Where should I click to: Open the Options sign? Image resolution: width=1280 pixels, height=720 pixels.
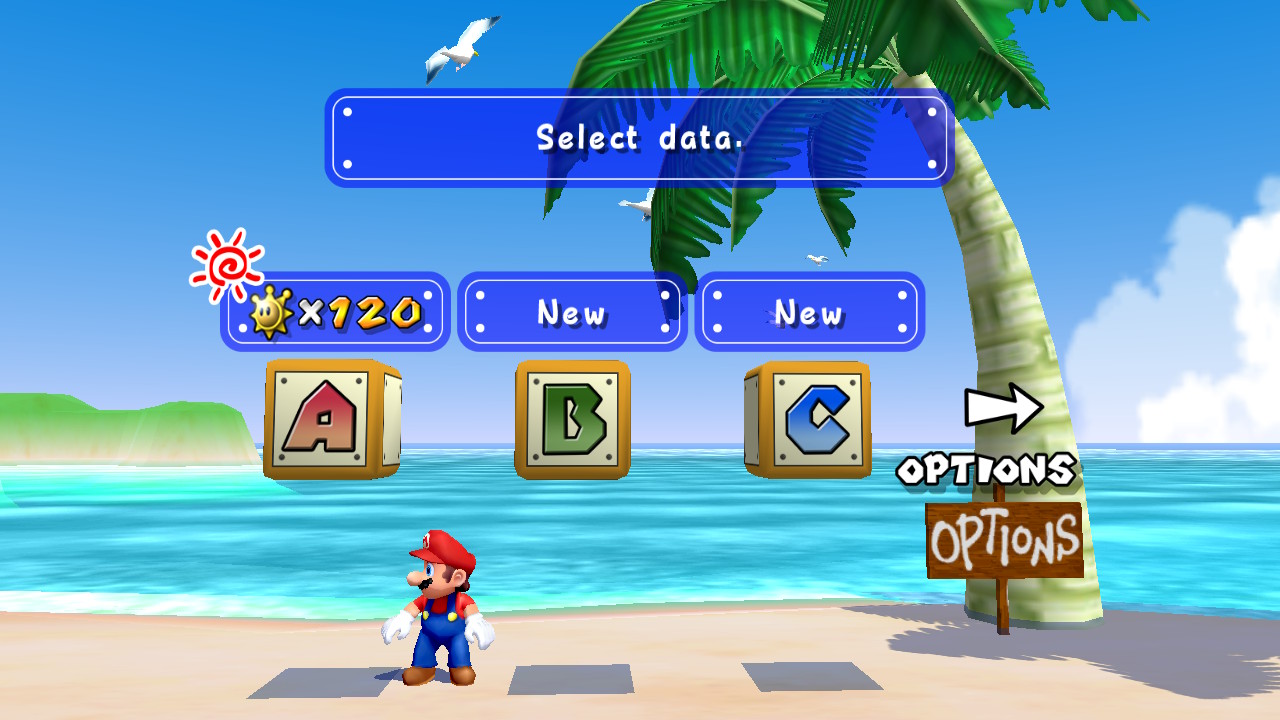point(1004,540)
